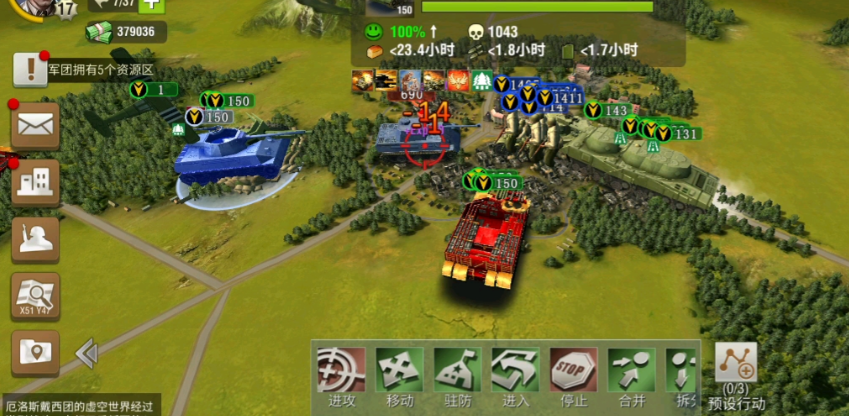Open the soldier commander icon
The width and height of the screenshot is (849, 416).
pos(35,240)
